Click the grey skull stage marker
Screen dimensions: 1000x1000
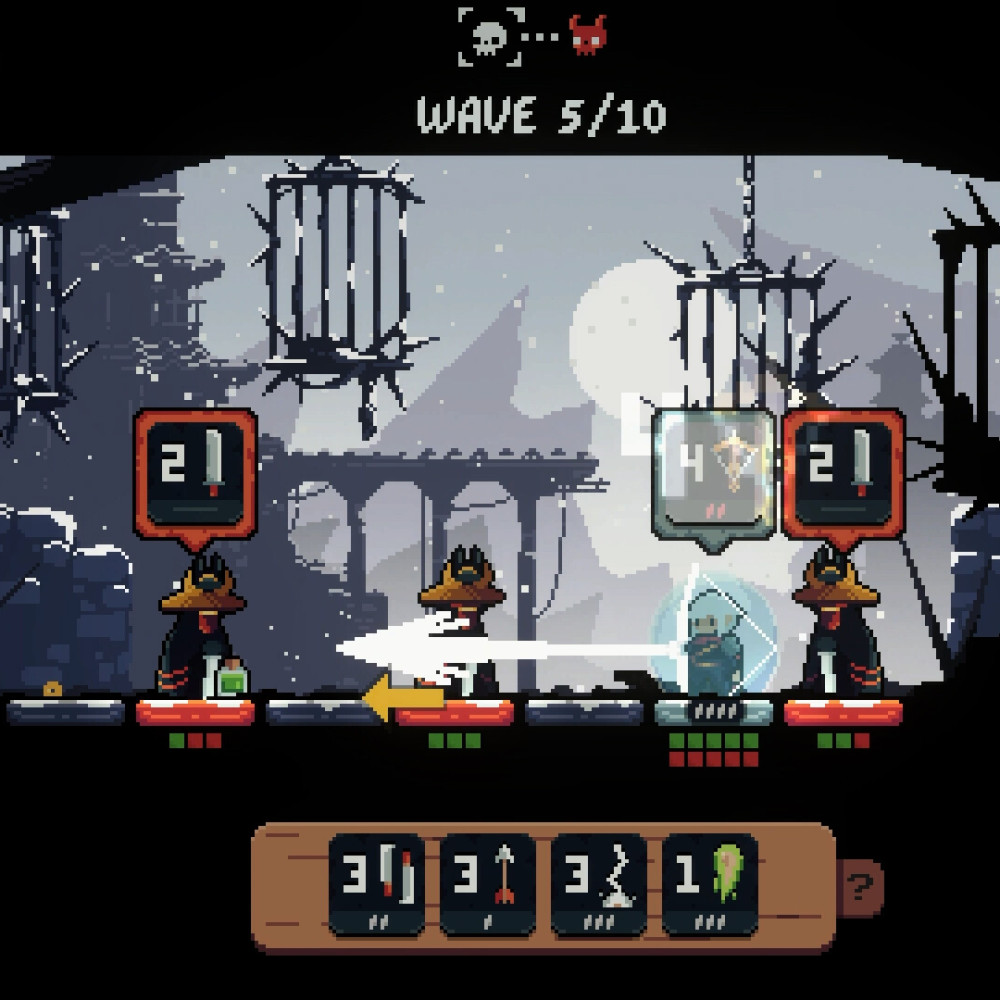492,37
